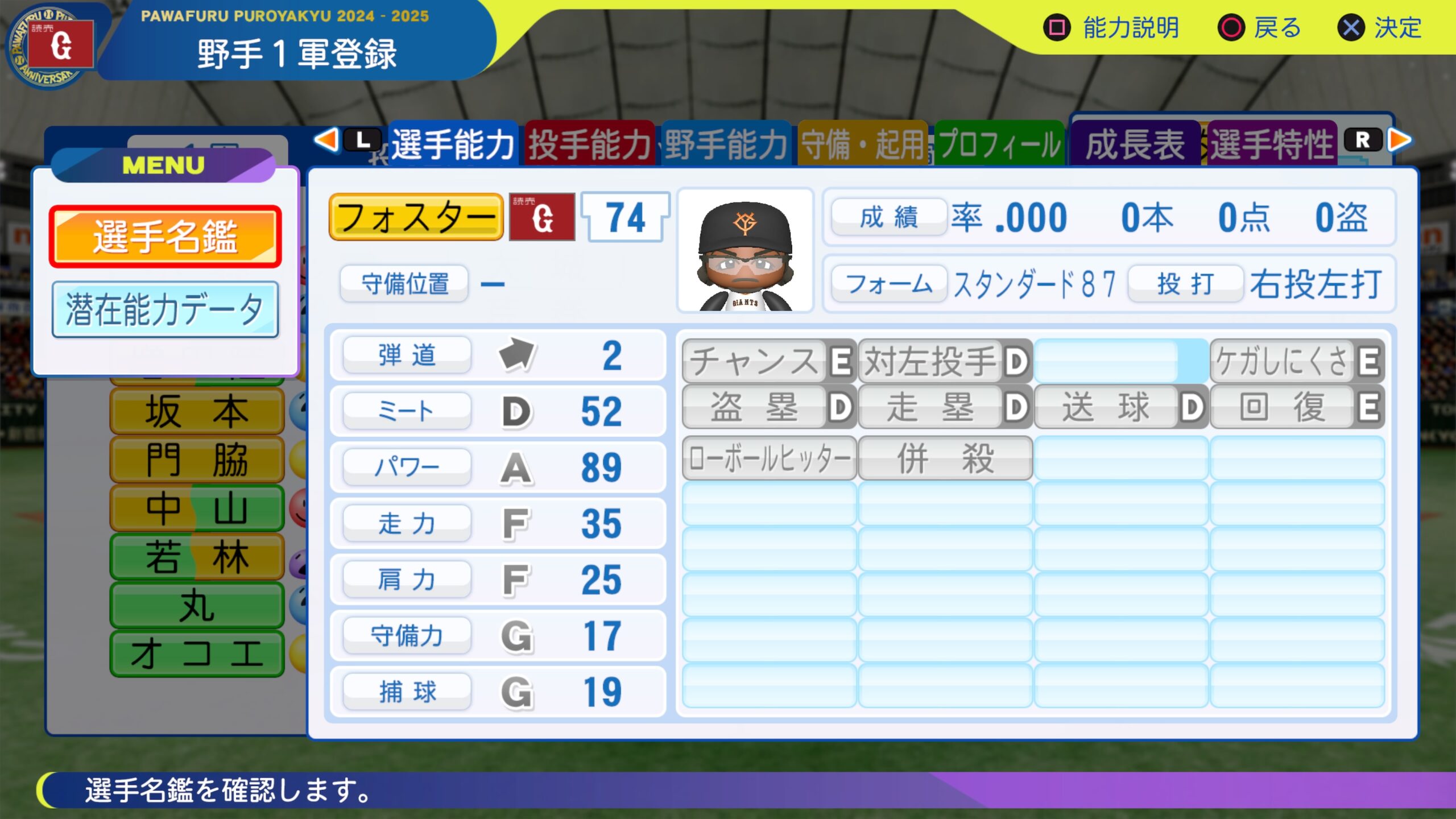Select the 対左投手 ability cell
Image resolution: width=1456 pixels, height=819 pixels.
[945, 361]
